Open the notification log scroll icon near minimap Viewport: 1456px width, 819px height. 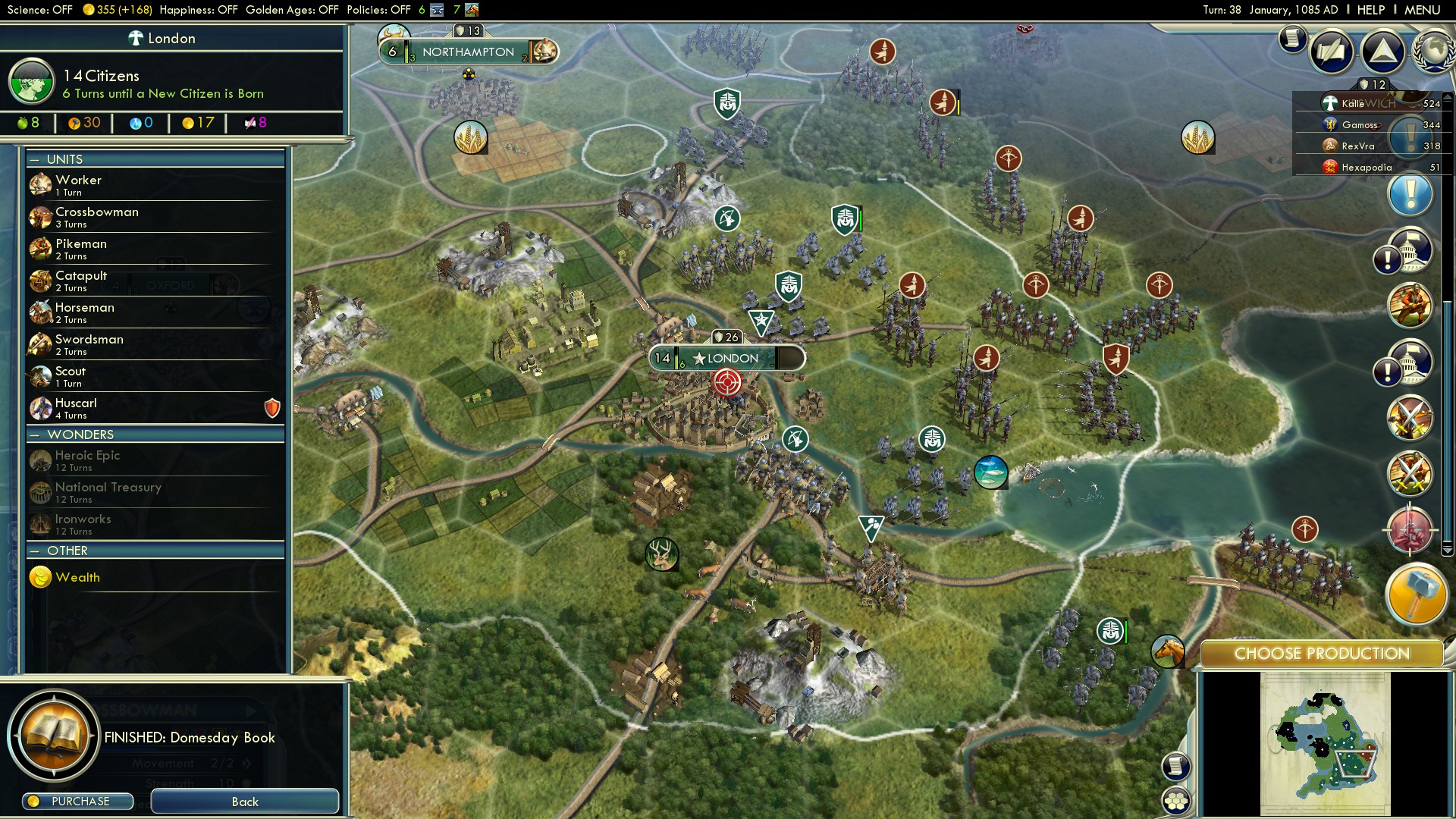coord(1174,766)
